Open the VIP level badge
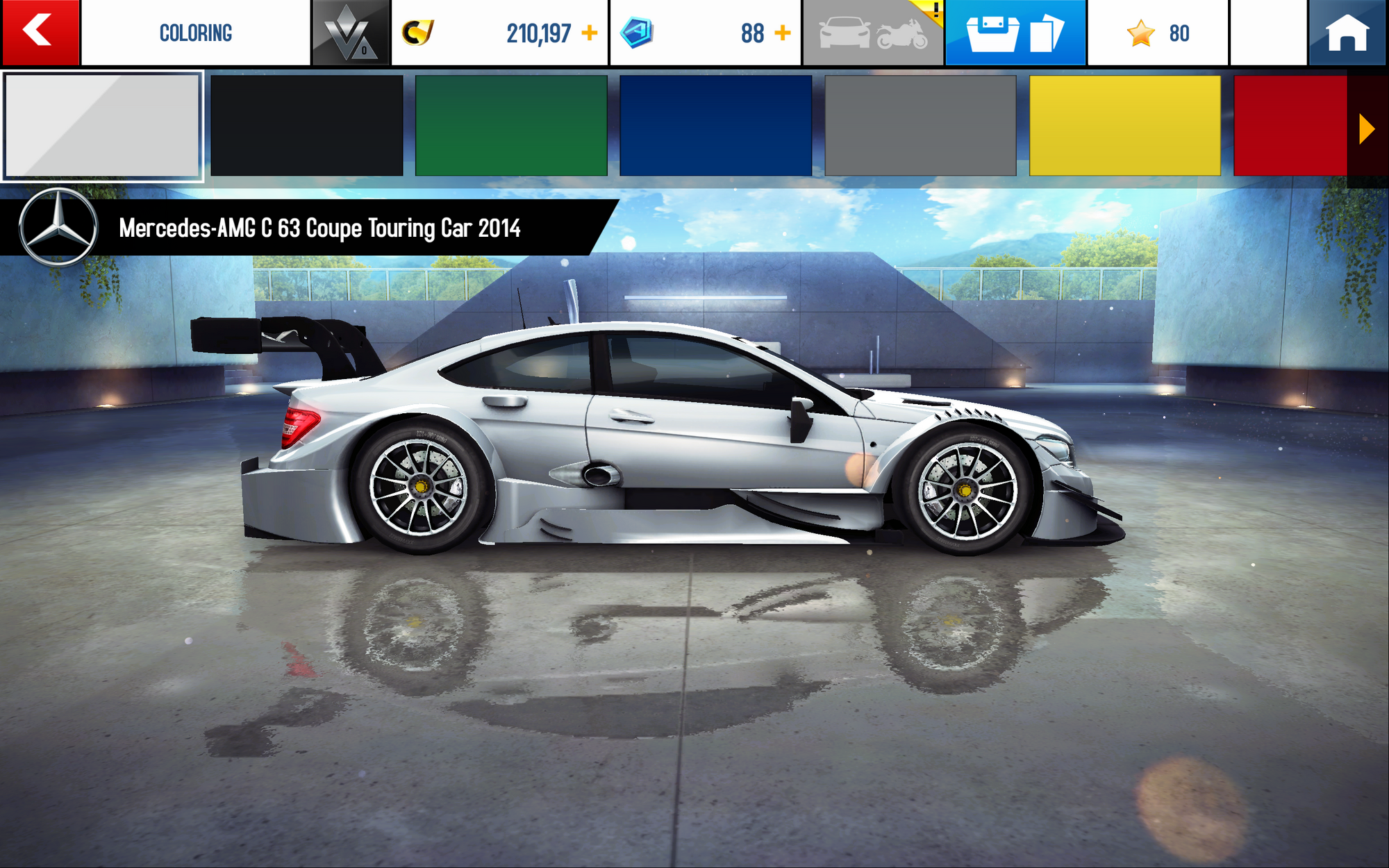This screenshot has width=1389, height=868. (351, 33)
